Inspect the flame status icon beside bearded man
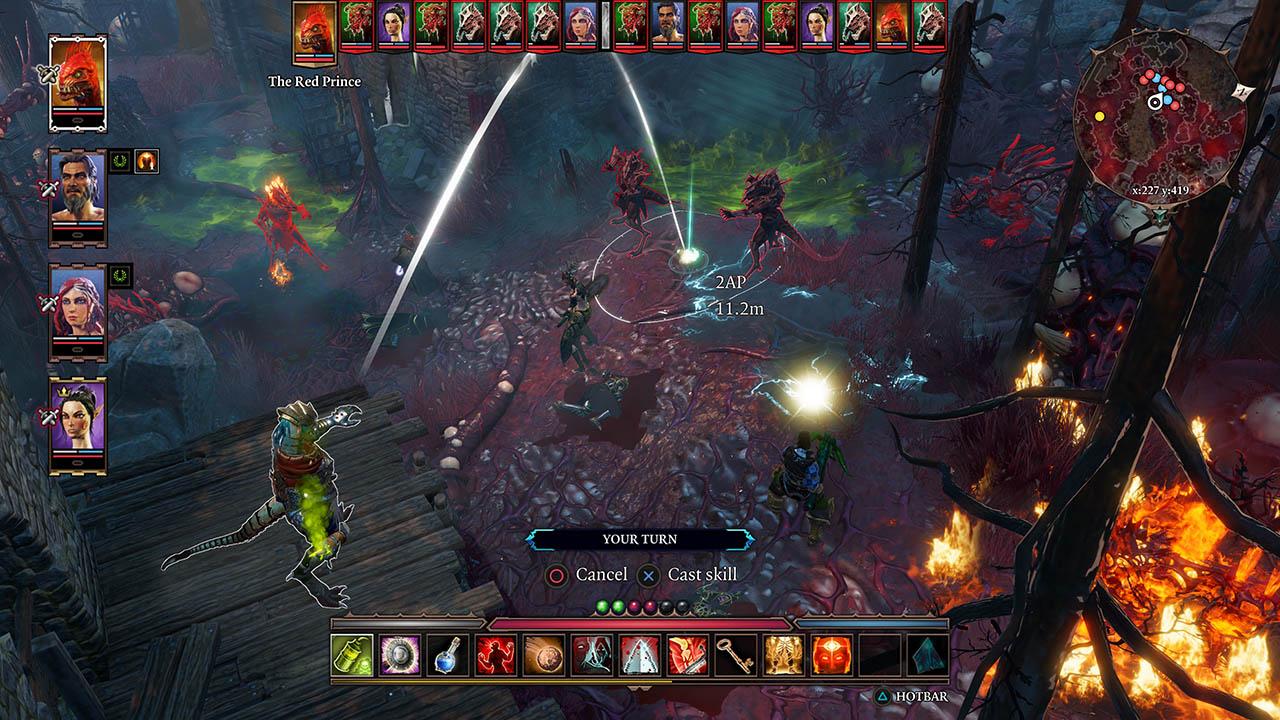1280x720 pixels. pyautogui.click(x=148, y=162)
